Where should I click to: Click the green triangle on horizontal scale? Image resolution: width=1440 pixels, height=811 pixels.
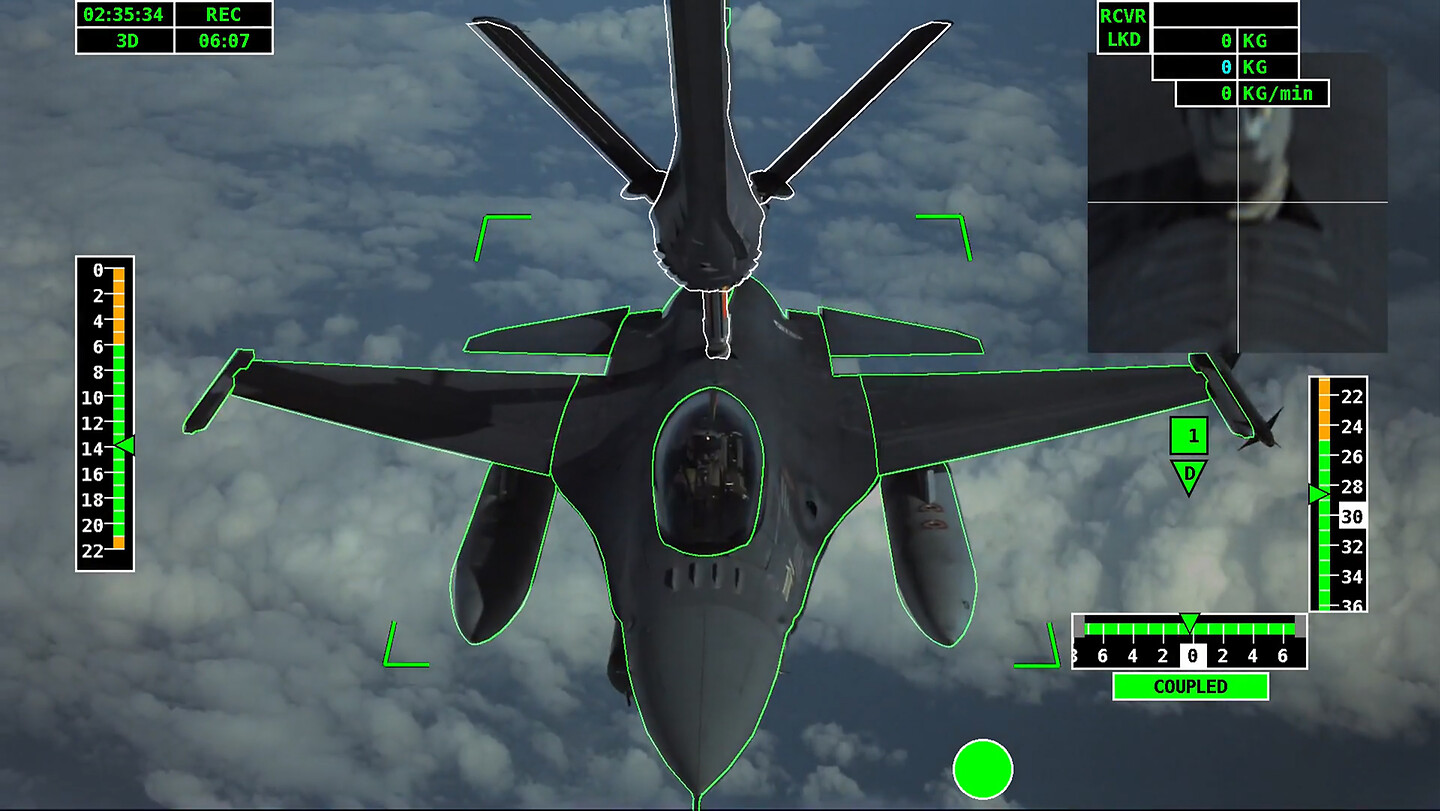tap(1190, 622)
